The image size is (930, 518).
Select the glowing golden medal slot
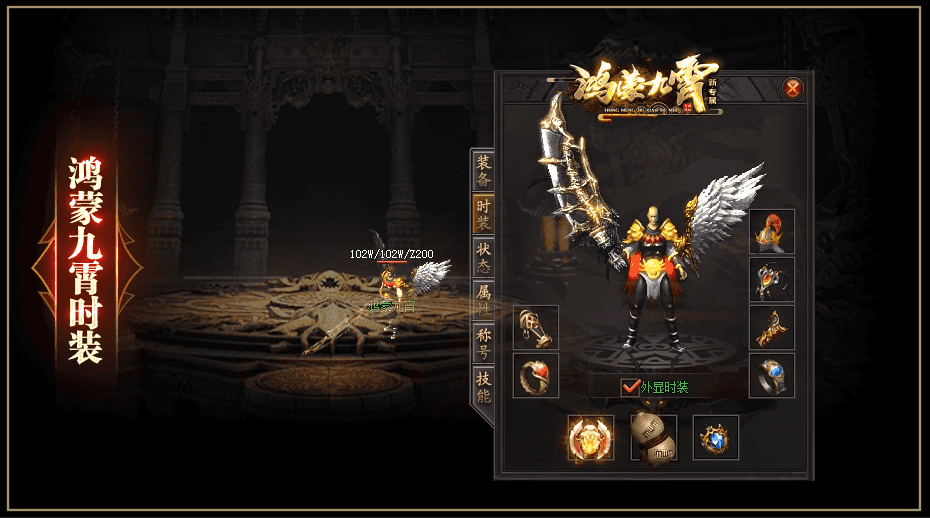click(x=591, y=438)
